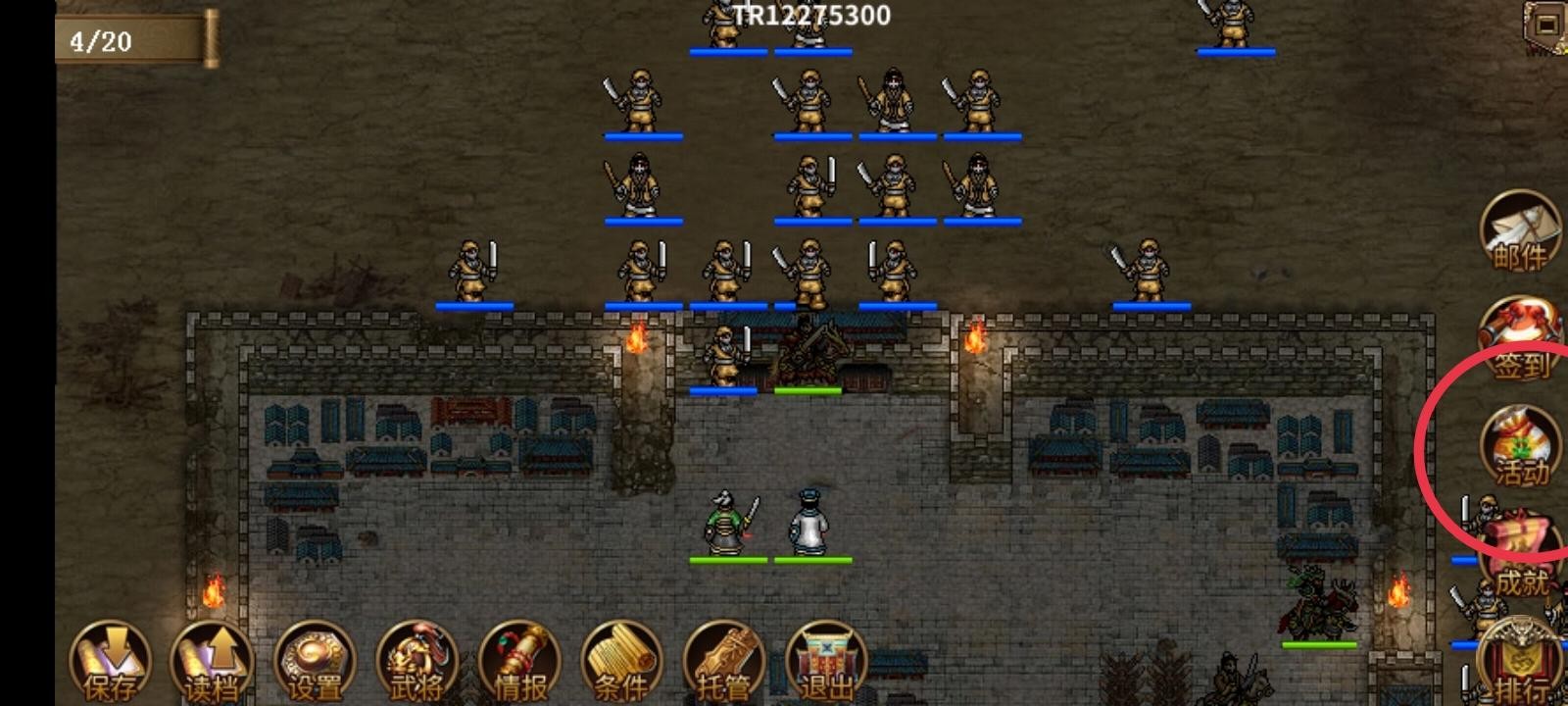
Task: Open the 活动 events icon
Action: (x=1520, y=447)
